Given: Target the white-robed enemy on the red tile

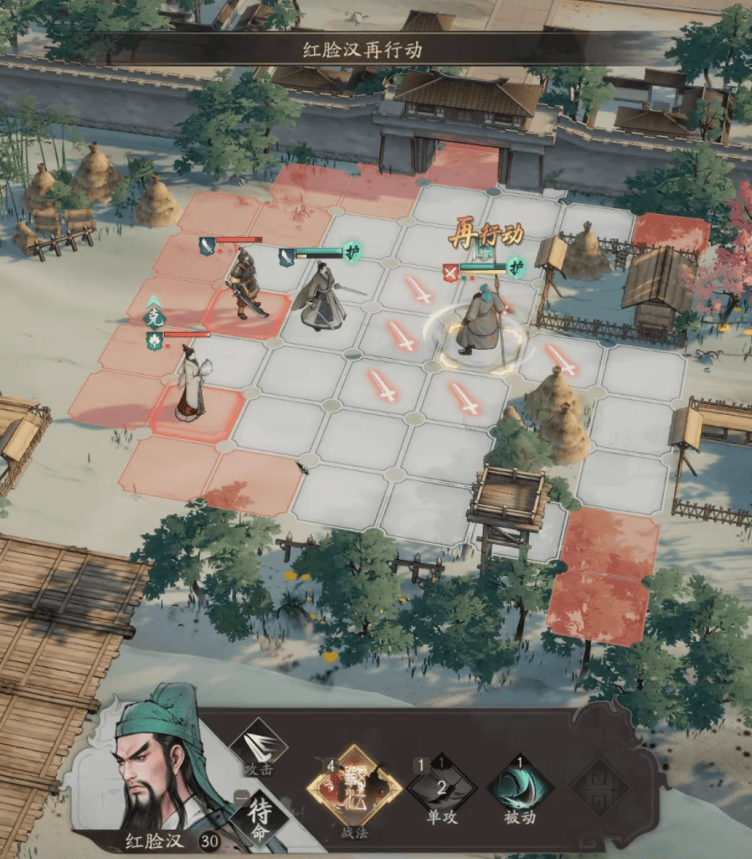Looking at the screenshot, I should tap(190, 382).
